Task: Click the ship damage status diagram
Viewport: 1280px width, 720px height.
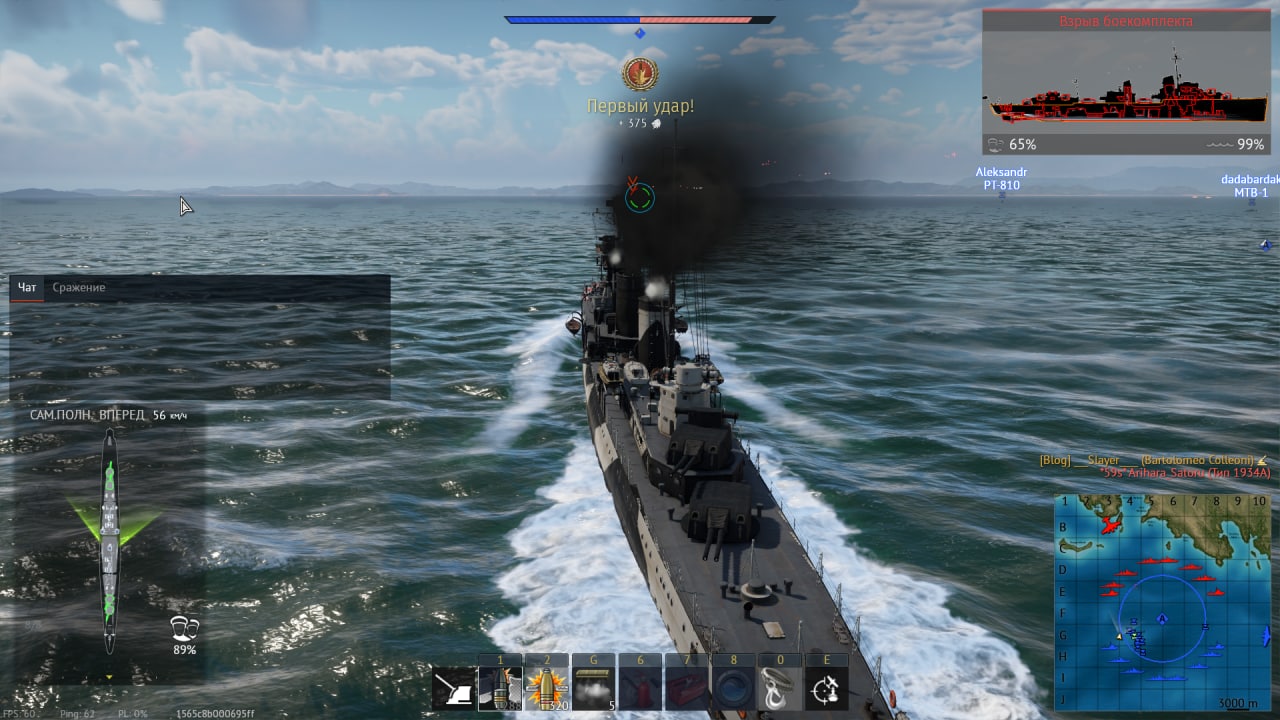Action: pyautogui.click(x=109, y=540)
